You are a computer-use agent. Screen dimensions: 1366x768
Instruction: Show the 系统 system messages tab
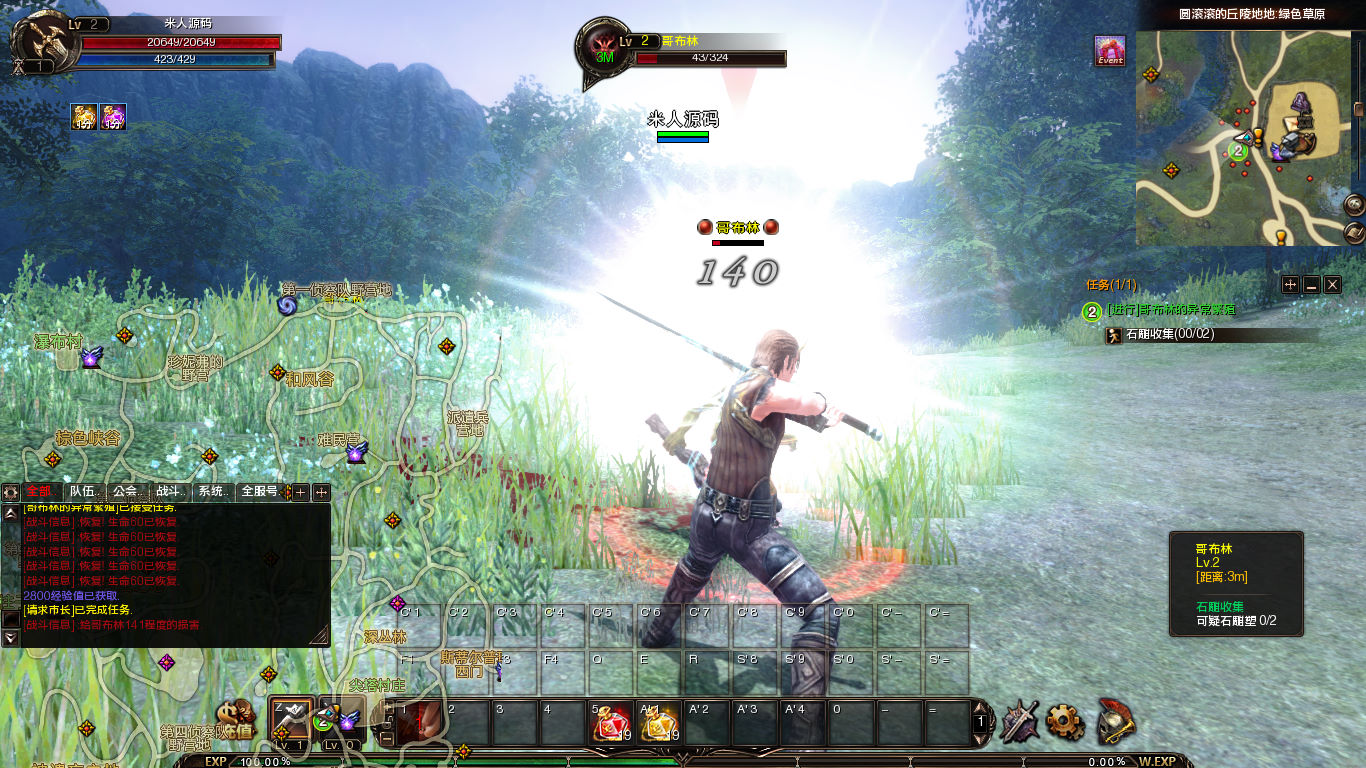(x=211, y=492)
